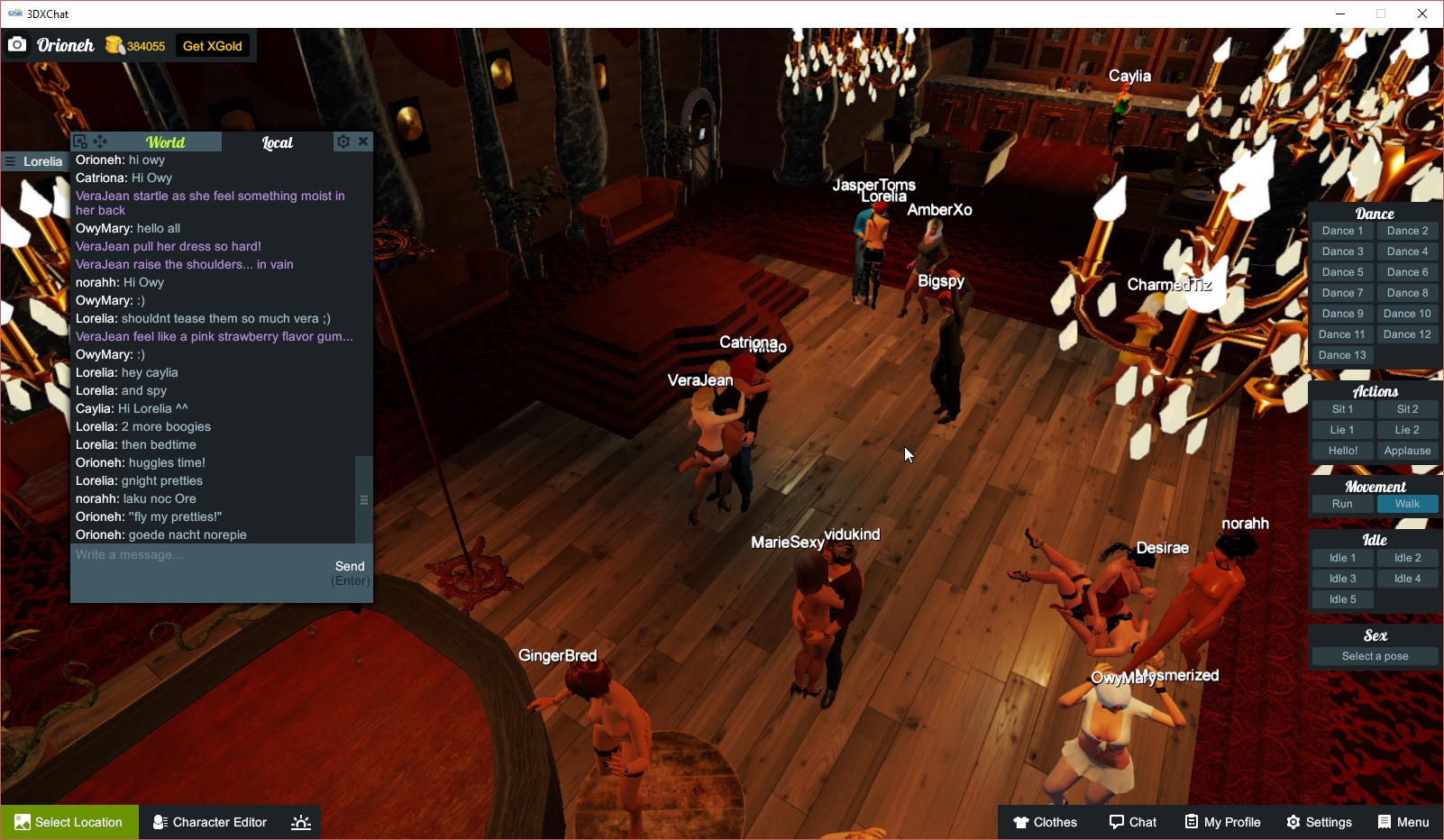
Task: Select the World chat tab
Action: (167, 142)
